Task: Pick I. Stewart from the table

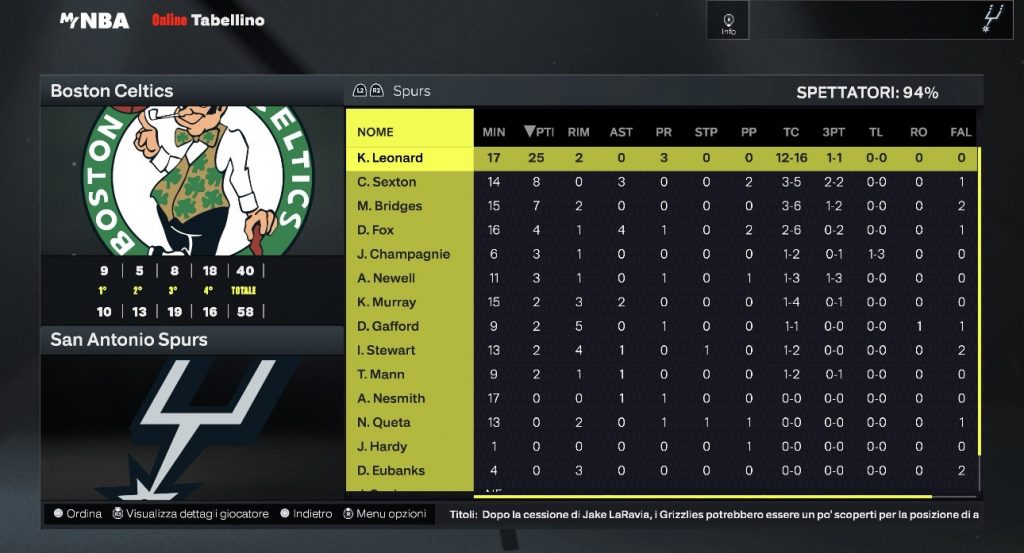Action: pos(386,350)
